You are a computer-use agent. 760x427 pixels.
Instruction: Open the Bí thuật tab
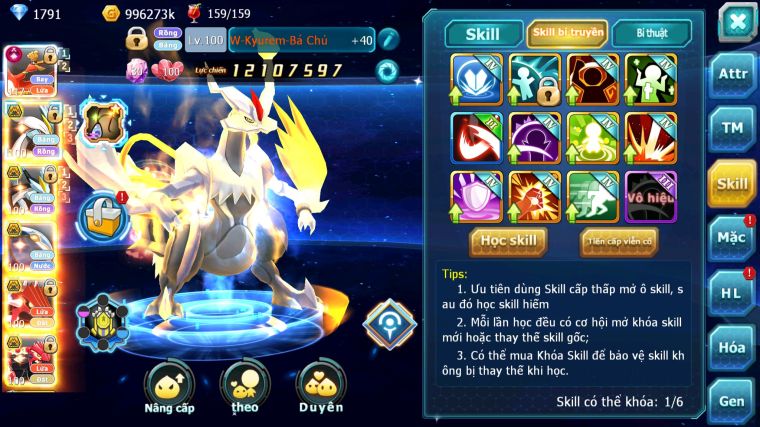tap(650, 33)
